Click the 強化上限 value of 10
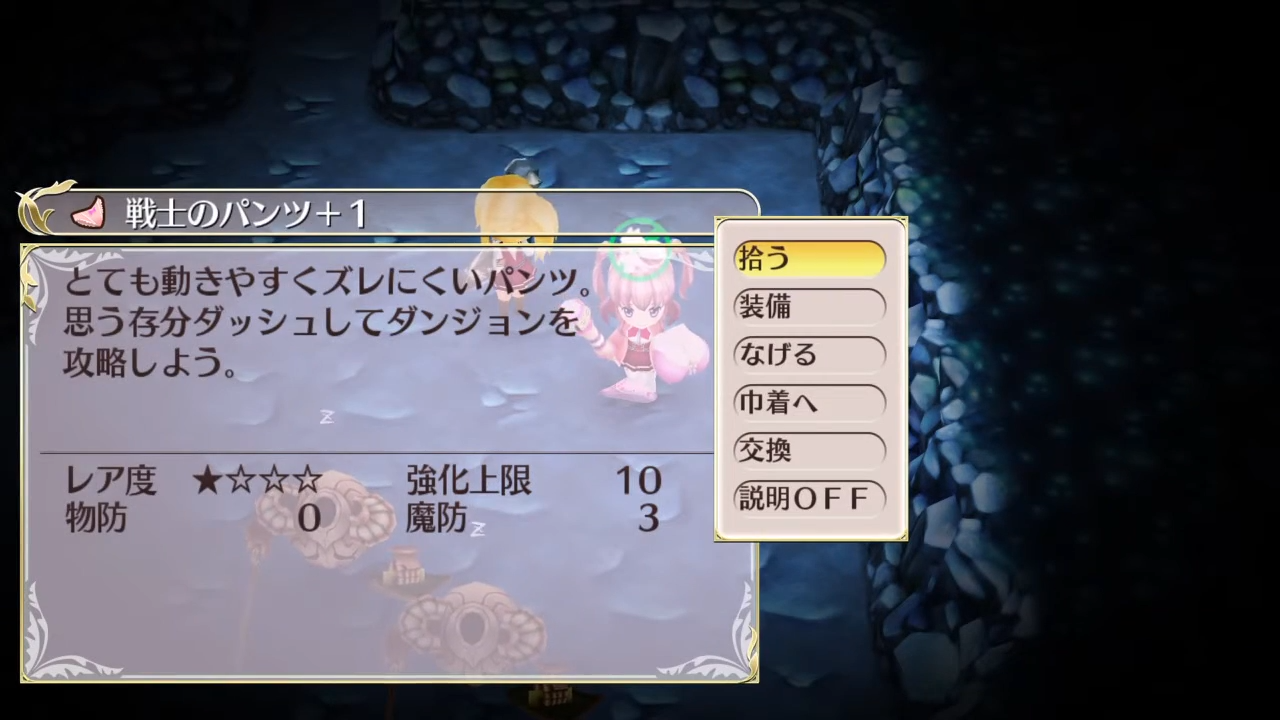 pos(640,481)
